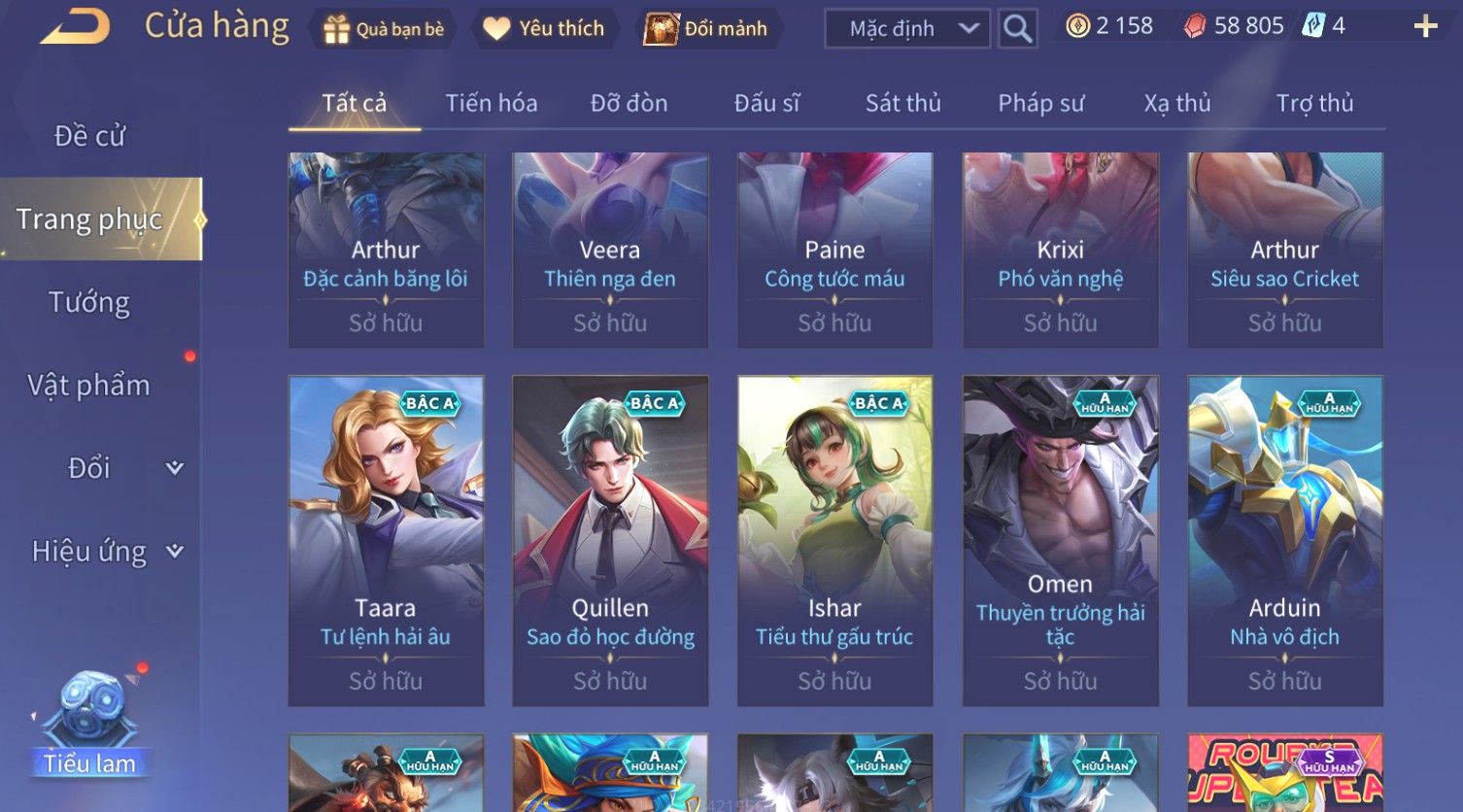Open the Yêu thích favorites list
The height and width of the screenshot is (812, 1463).
[544, 29]
